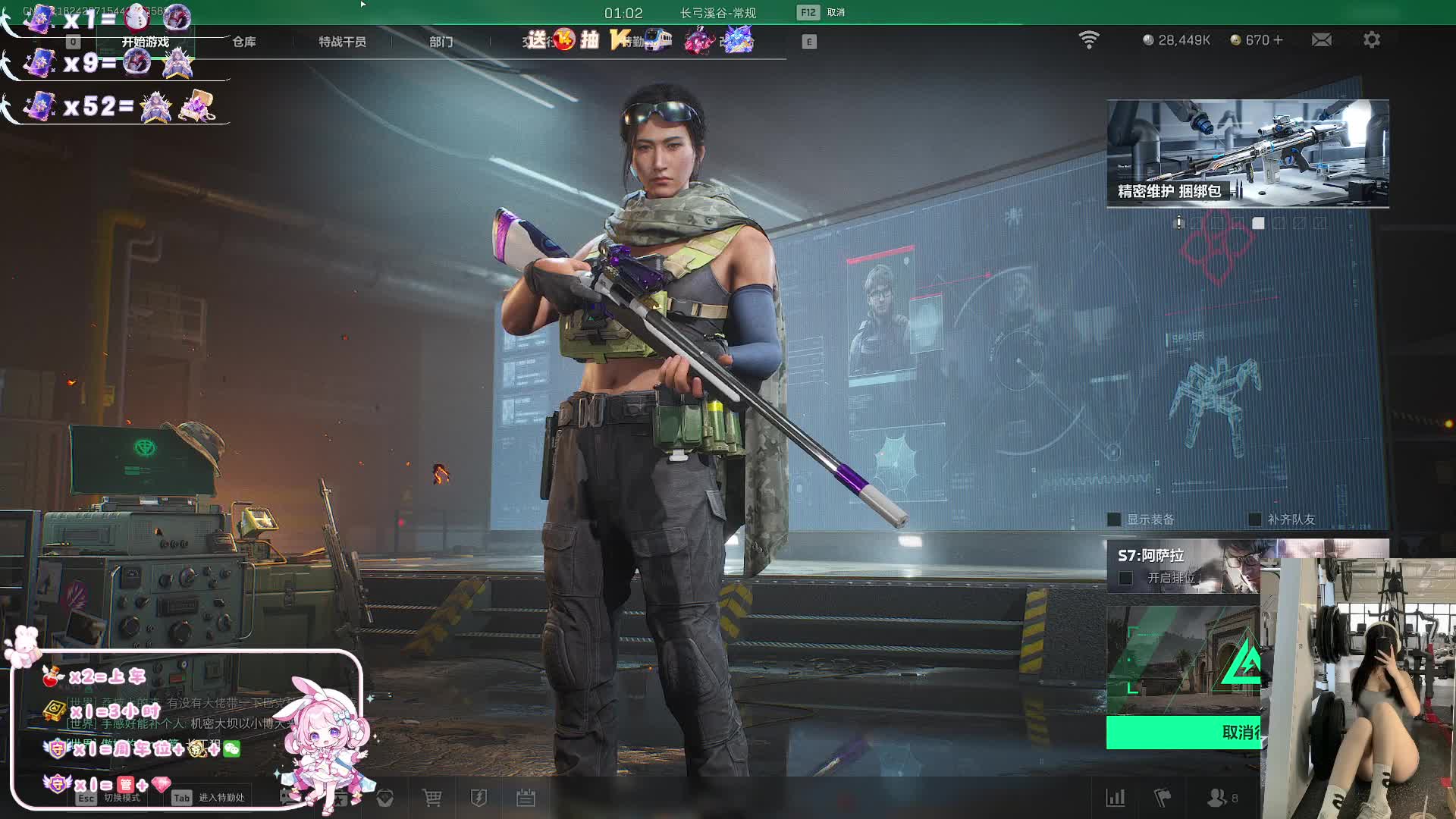Viewport: 1456px width, 819px height.
Task: Open the shopping cart store icon
Action: click(x=432, y=798)
